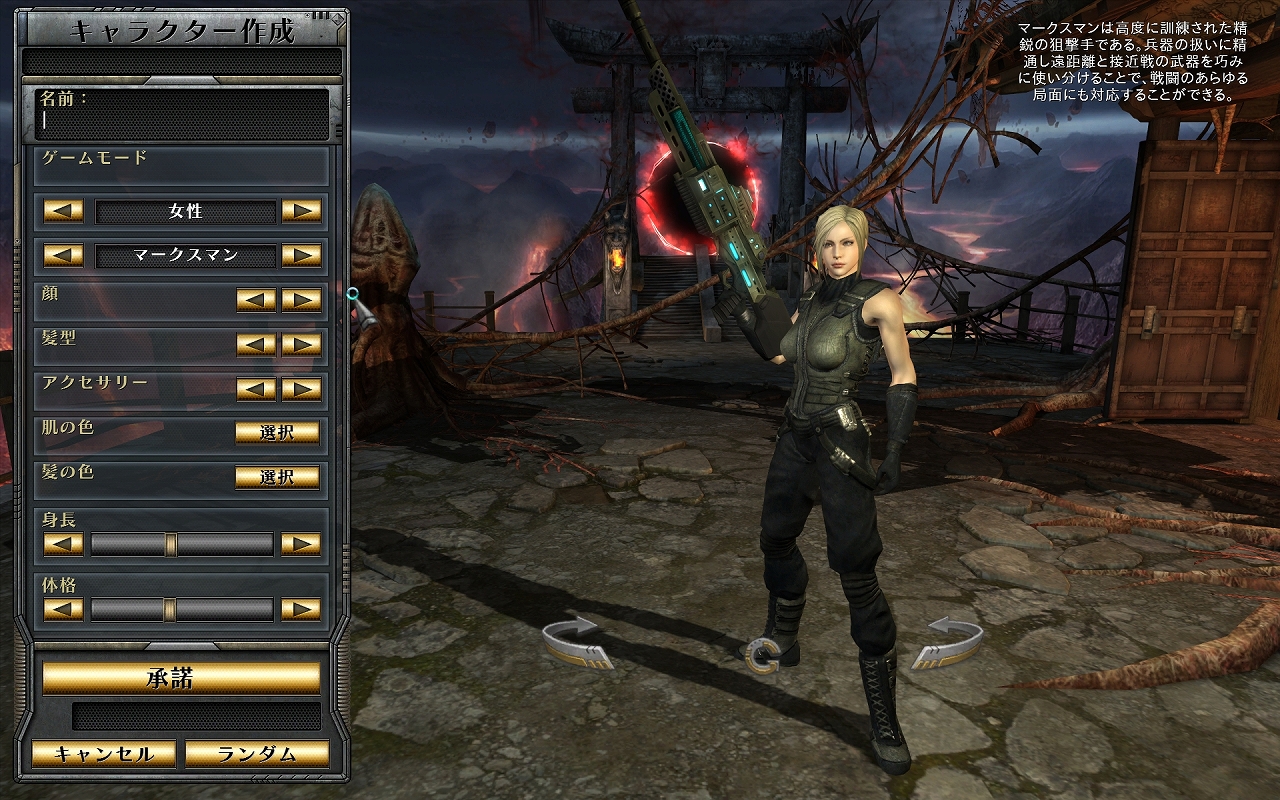The height and width of the screenshot is (800, 1280).
Task: Select next class right of マークスマン
Action: click(301, 255)
